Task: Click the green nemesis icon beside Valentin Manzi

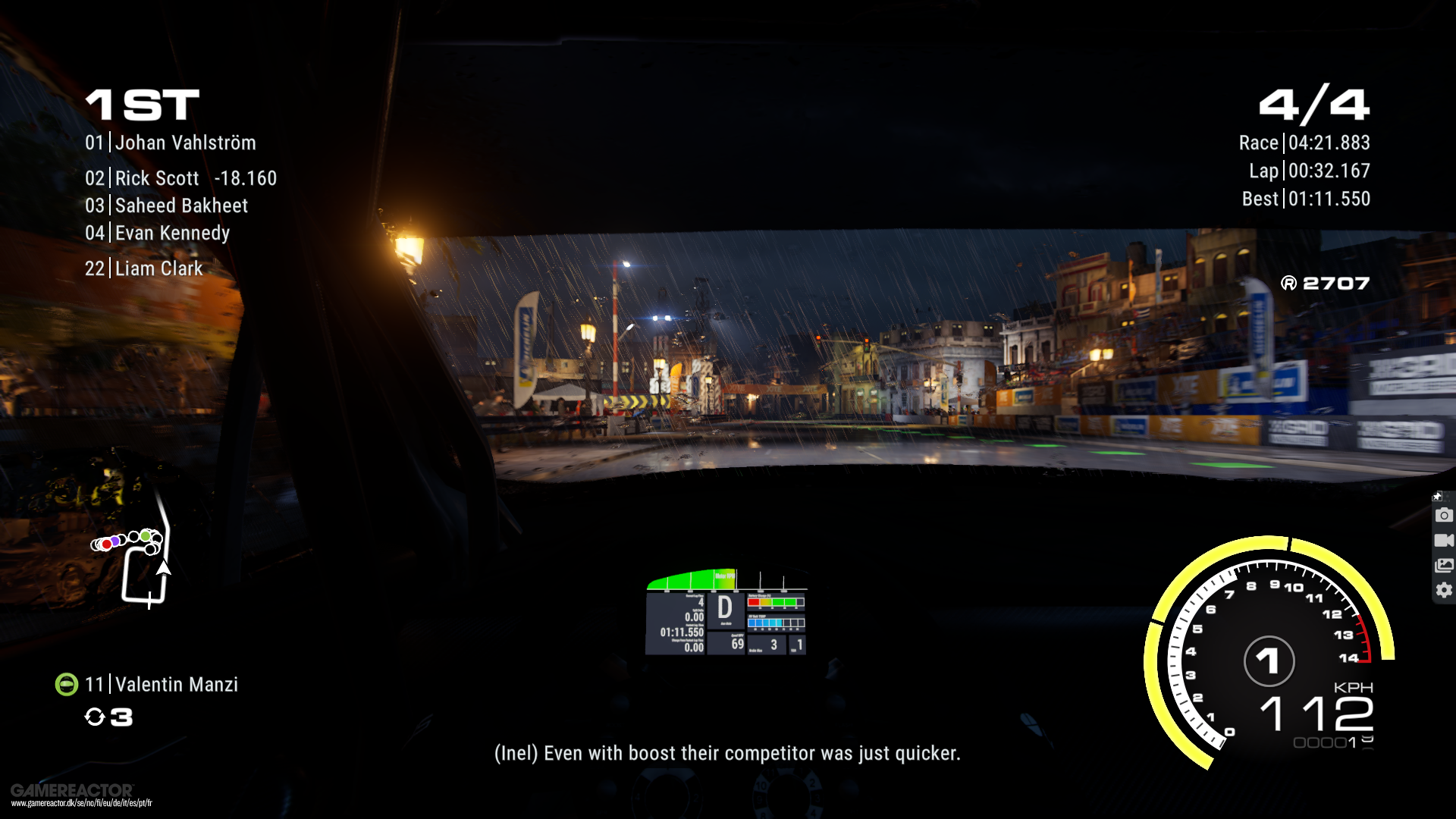Action: [x=67, y=684]
